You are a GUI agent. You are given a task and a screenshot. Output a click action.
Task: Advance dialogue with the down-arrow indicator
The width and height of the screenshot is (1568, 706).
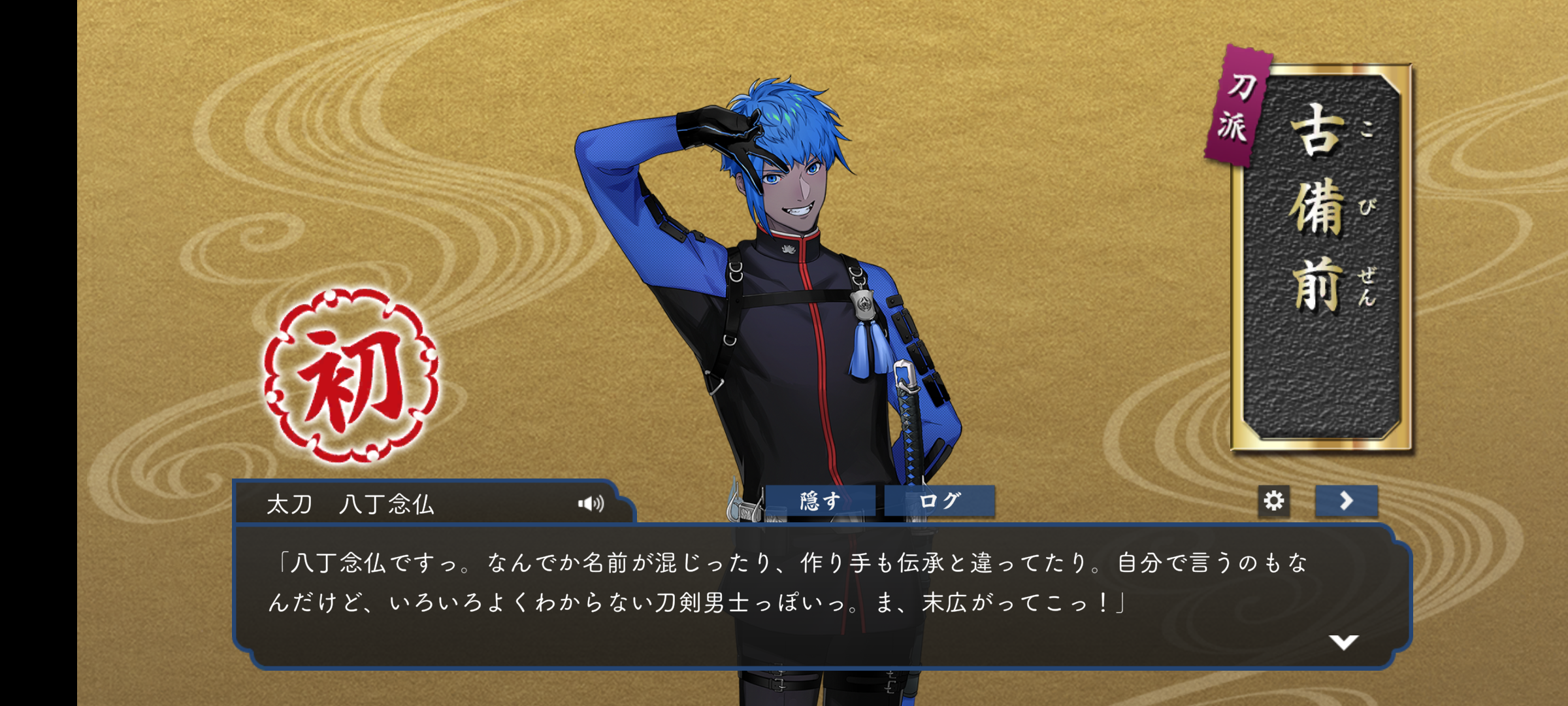pos(1343,642)
